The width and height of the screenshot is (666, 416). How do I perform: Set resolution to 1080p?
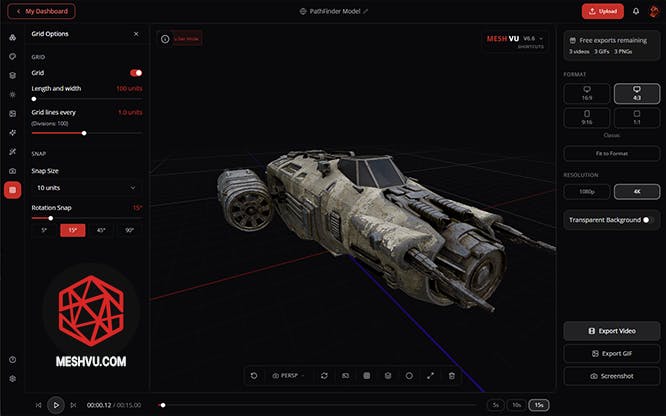pos(587,191)
